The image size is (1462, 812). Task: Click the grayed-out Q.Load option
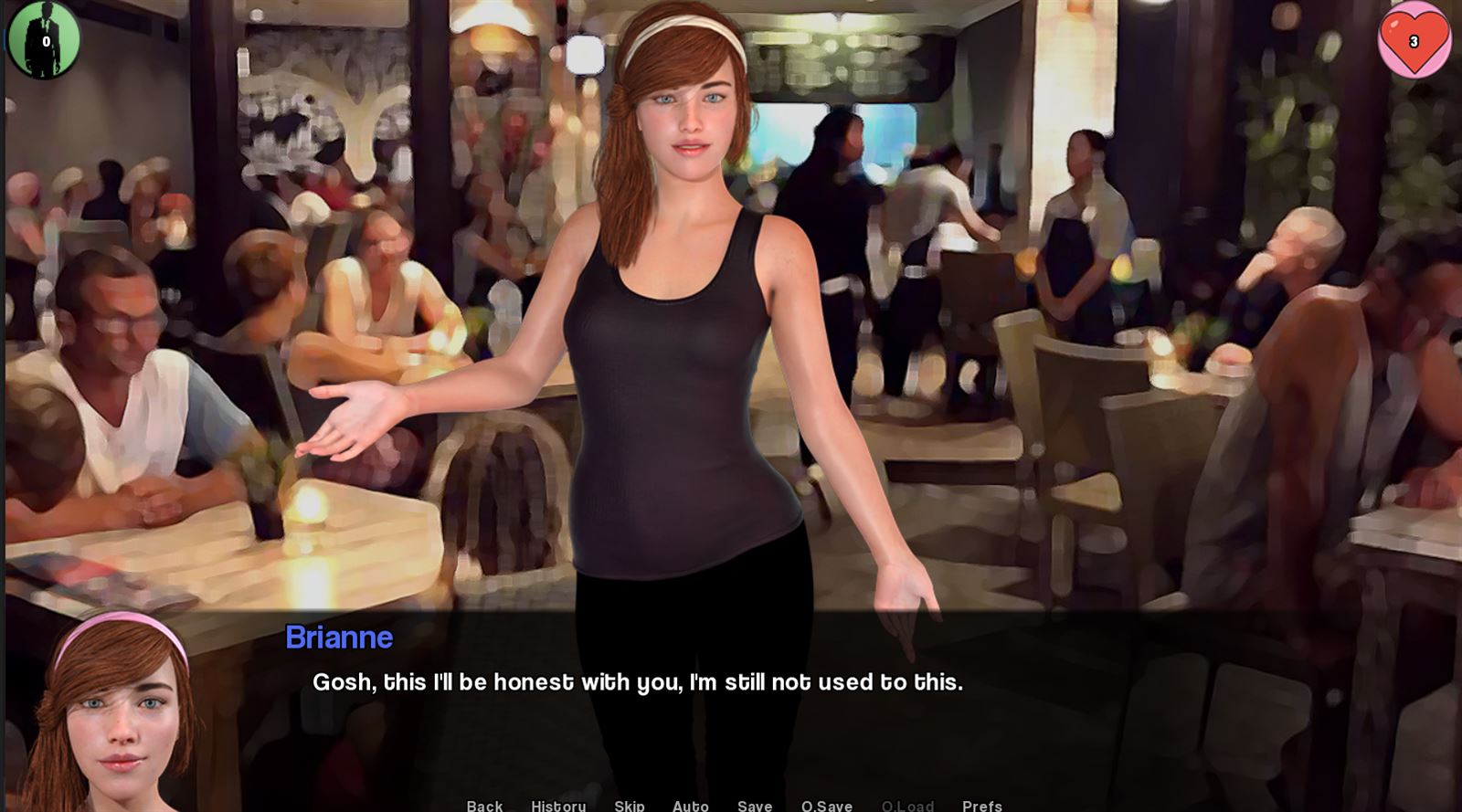tap(907, 807)
